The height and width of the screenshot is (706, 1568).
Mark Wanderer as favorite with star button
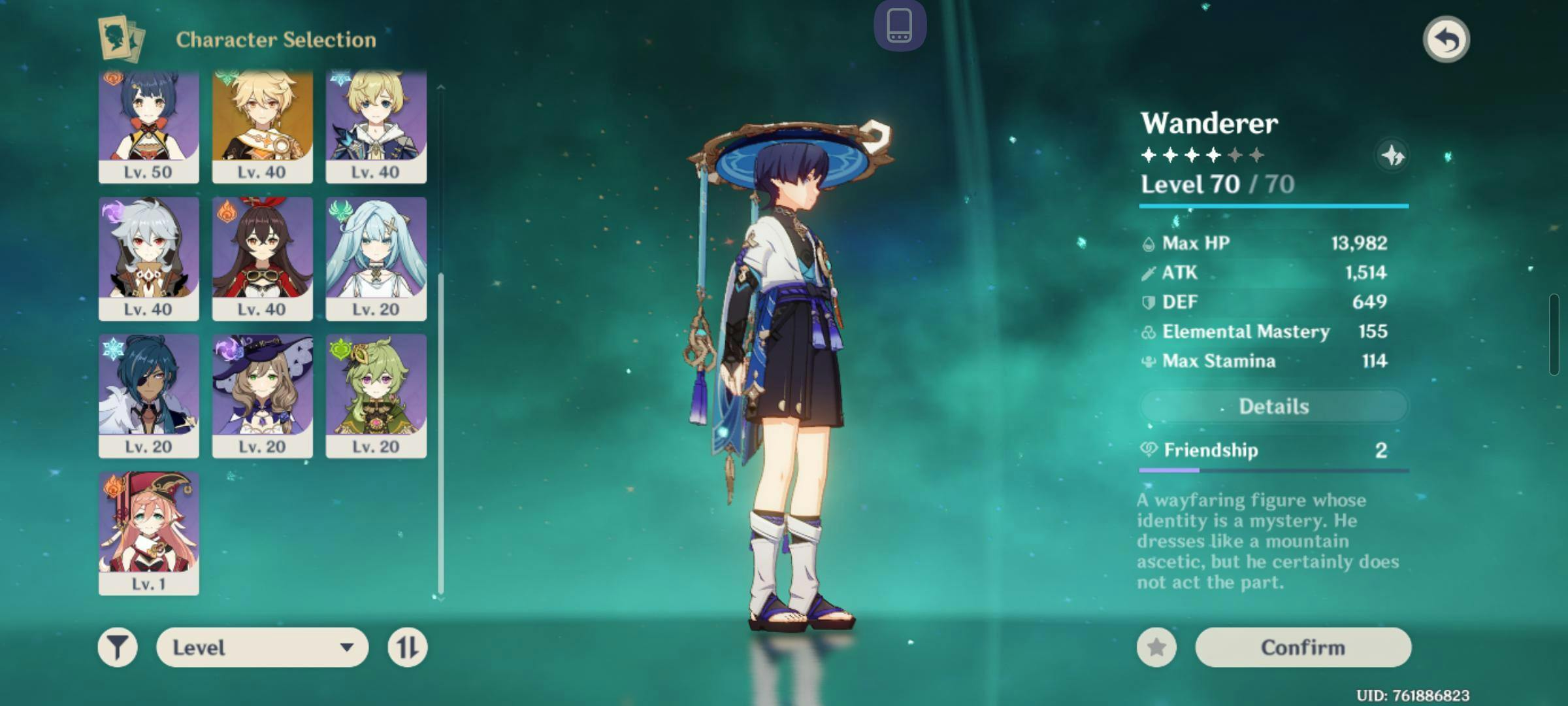pos(1156,647)
